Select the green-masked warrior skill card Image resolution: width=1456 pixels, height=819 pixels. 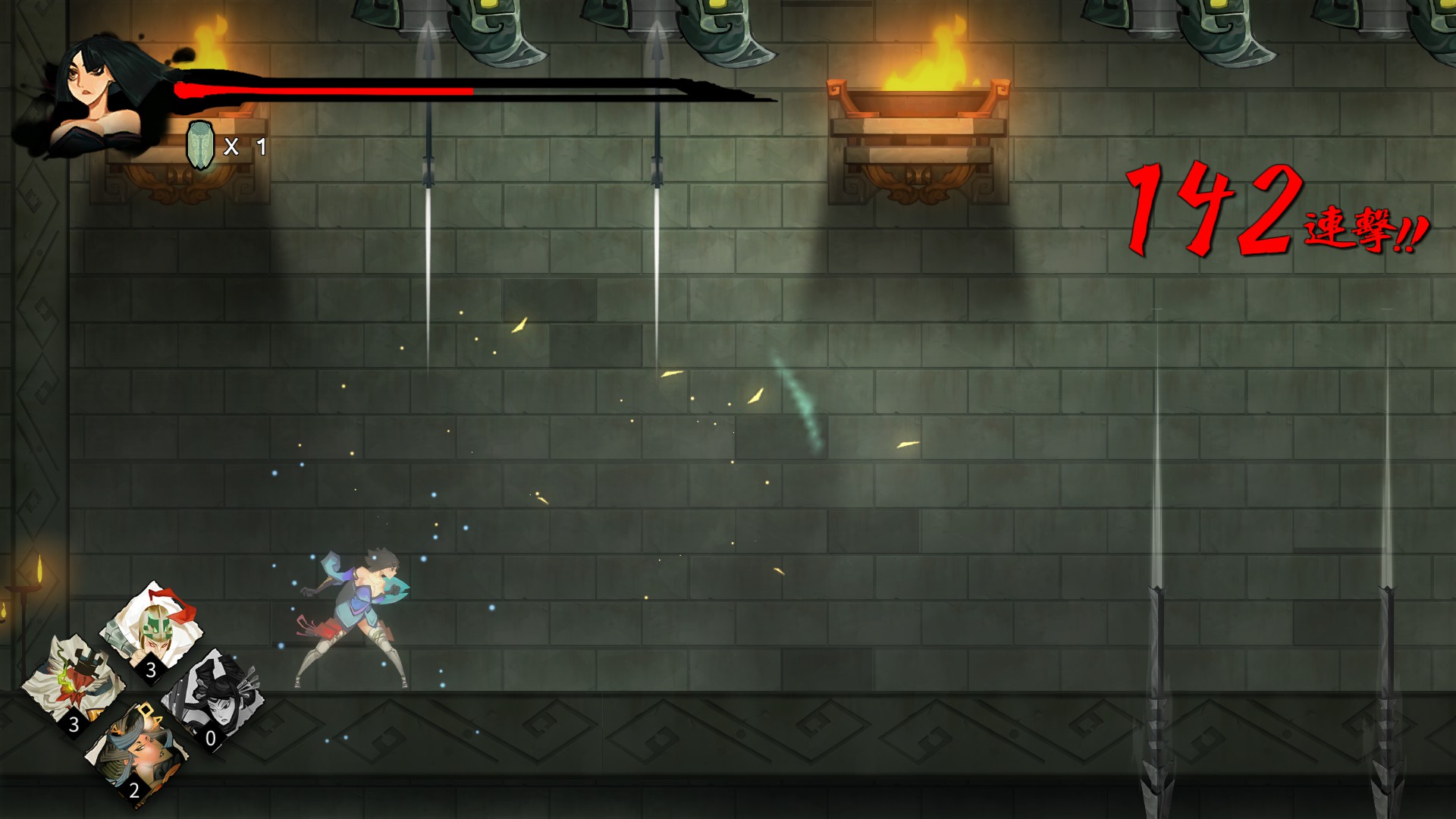pos(154,628)
